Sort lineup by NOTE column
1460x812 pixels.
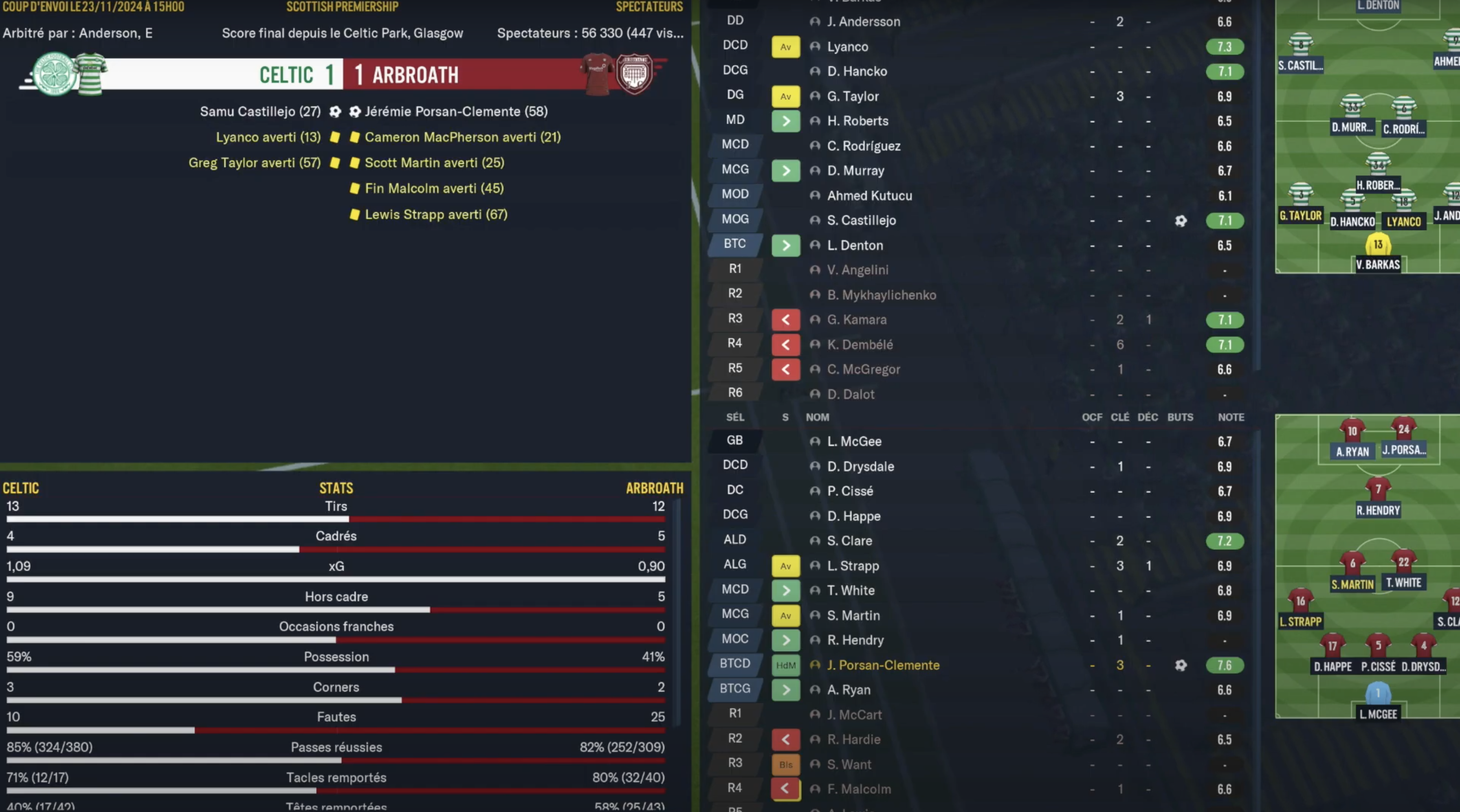1231,417
